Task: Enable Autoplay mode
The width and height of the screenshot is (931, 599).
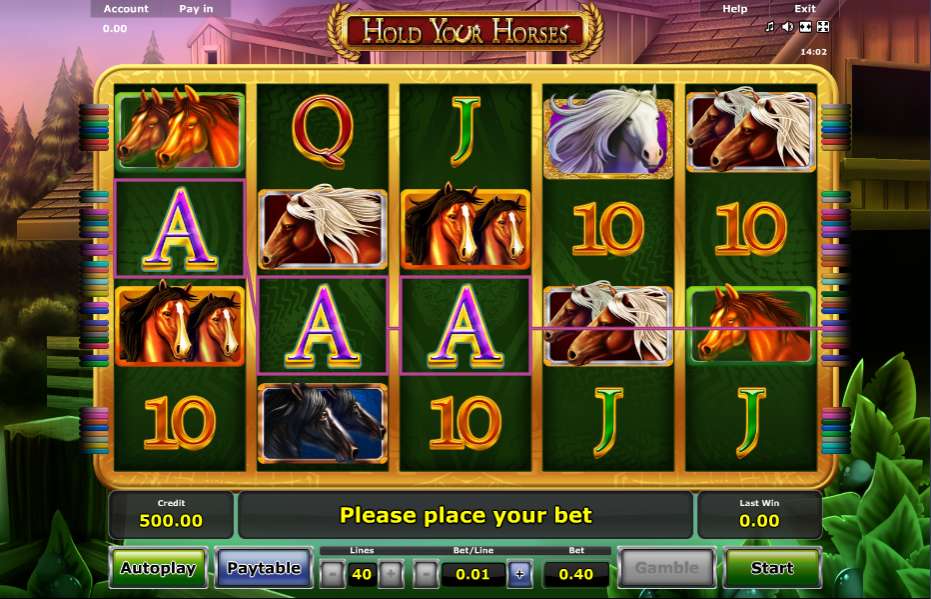Action: pos(158,568)
